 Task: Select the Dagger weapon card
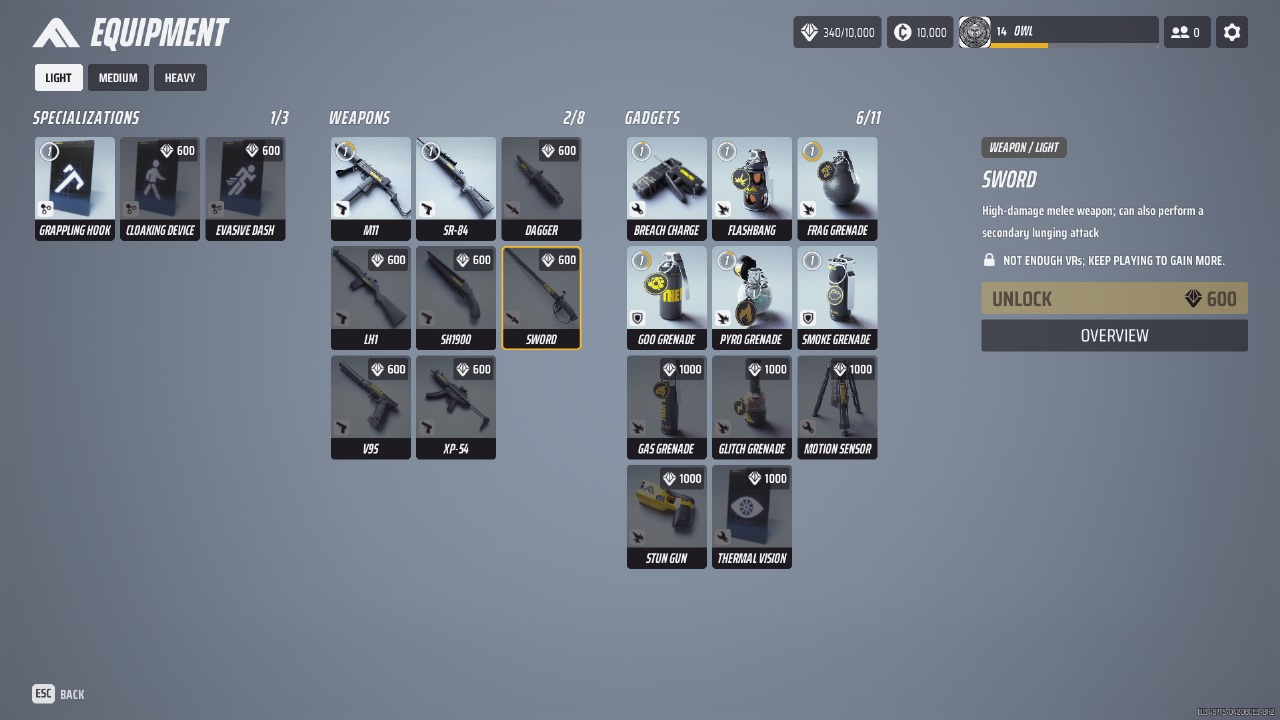coord(541,189)
